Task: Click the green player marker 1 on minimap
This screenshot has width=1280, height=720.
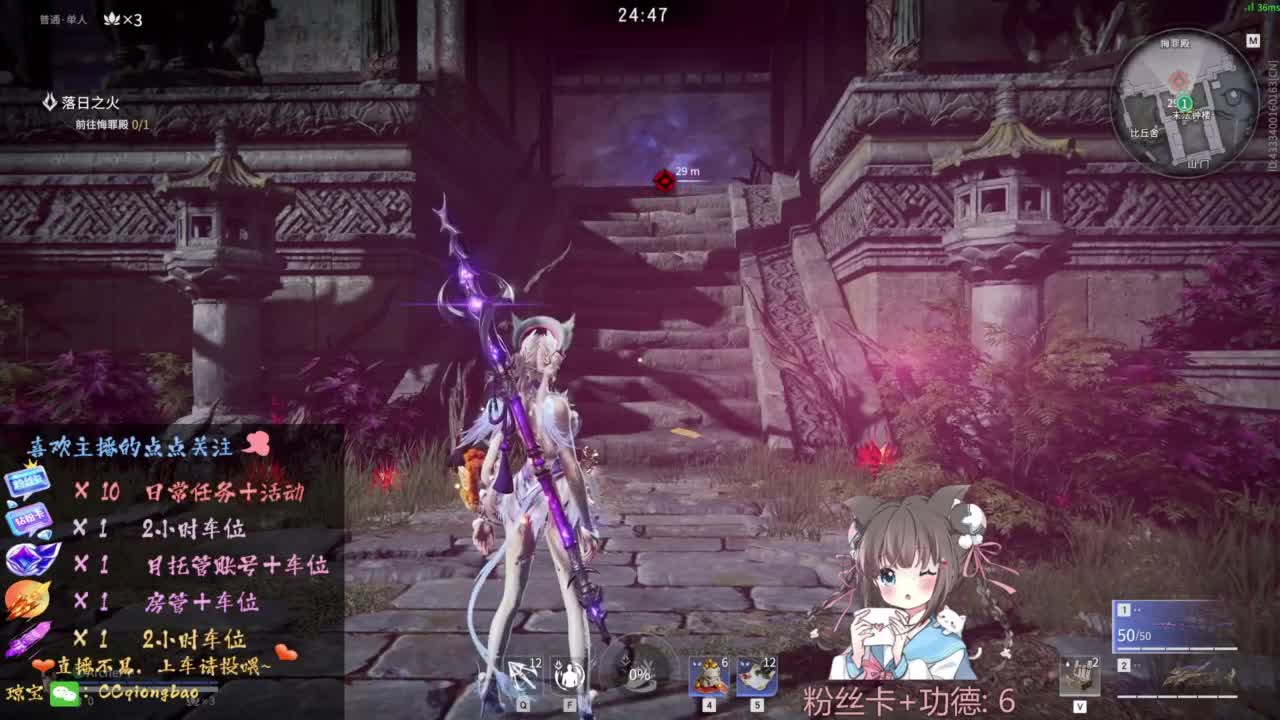Action: (1184, 104)
